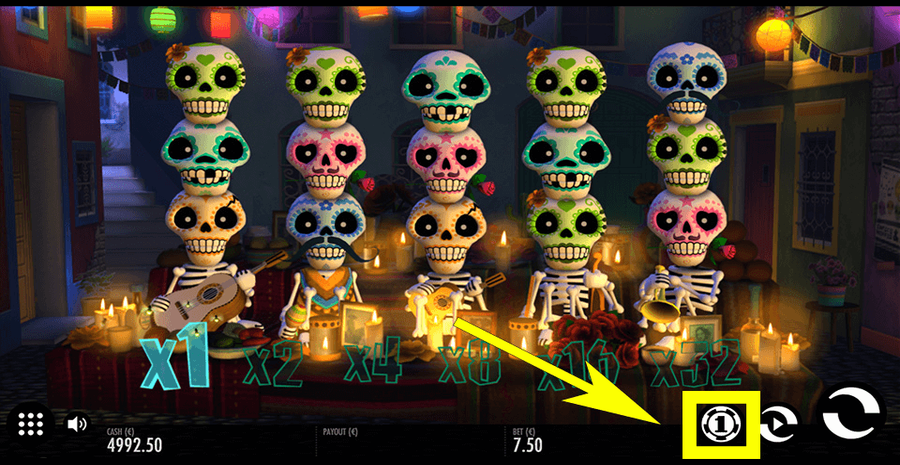The width and height of the screenshot is (900, 465).
Task: Open the dotted grid game menu
Action: (x=29, y=423)
